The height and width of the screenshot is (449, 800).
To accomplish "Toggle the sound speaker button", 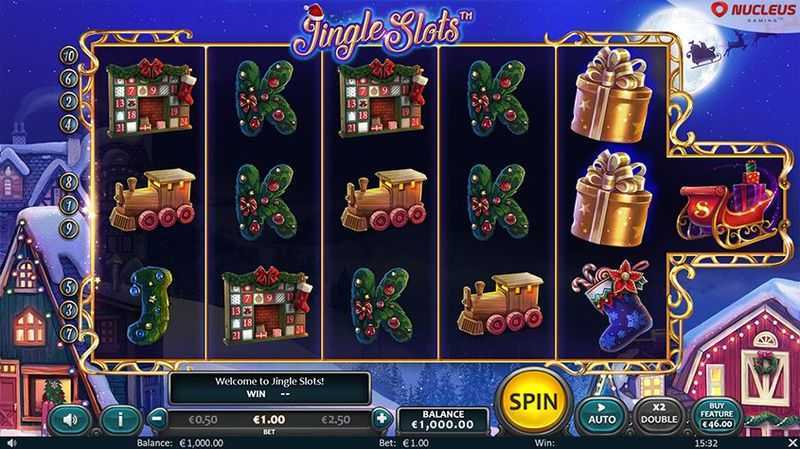I will (x=69, y=420).
